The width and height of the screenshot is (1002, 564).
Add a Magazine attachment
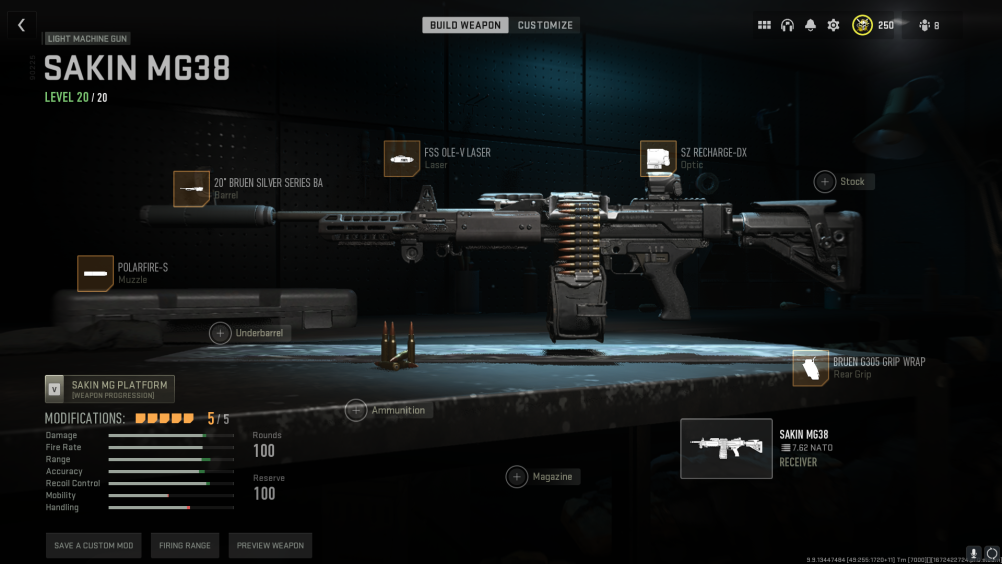(516, 477)
